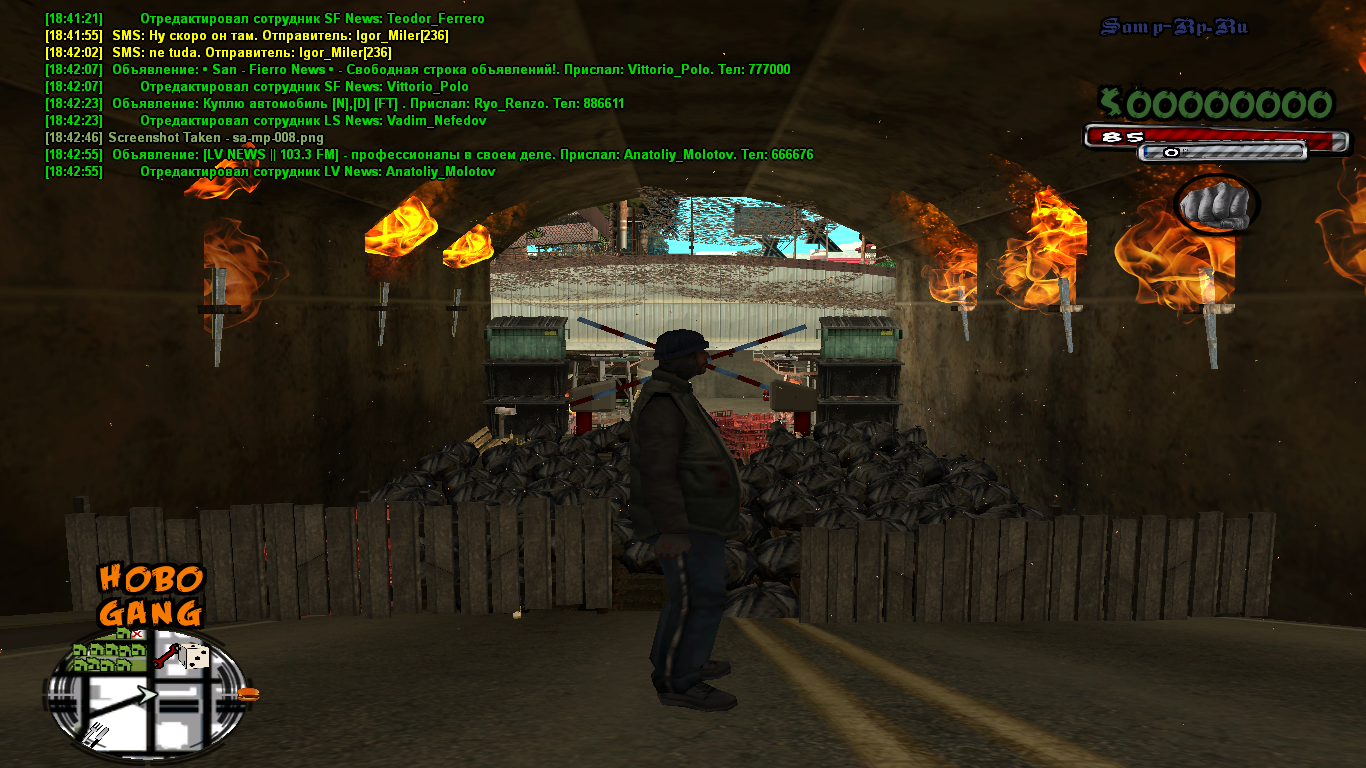Click the Hobo Gang logo above the radar

click(x=151, y=595)
